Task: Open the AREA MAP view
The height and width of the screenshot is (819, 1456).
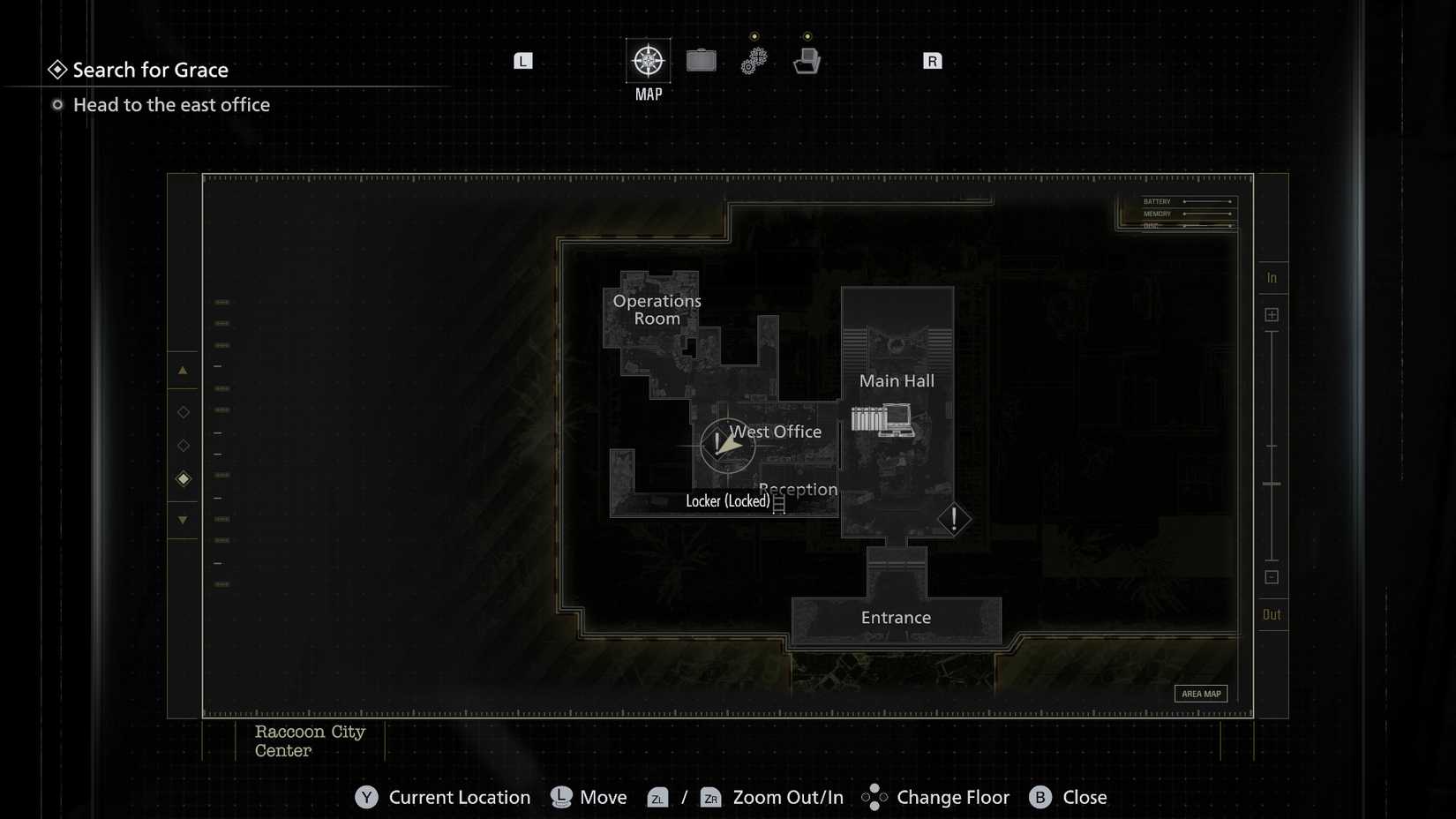Action: click(x=1201, y=694)
